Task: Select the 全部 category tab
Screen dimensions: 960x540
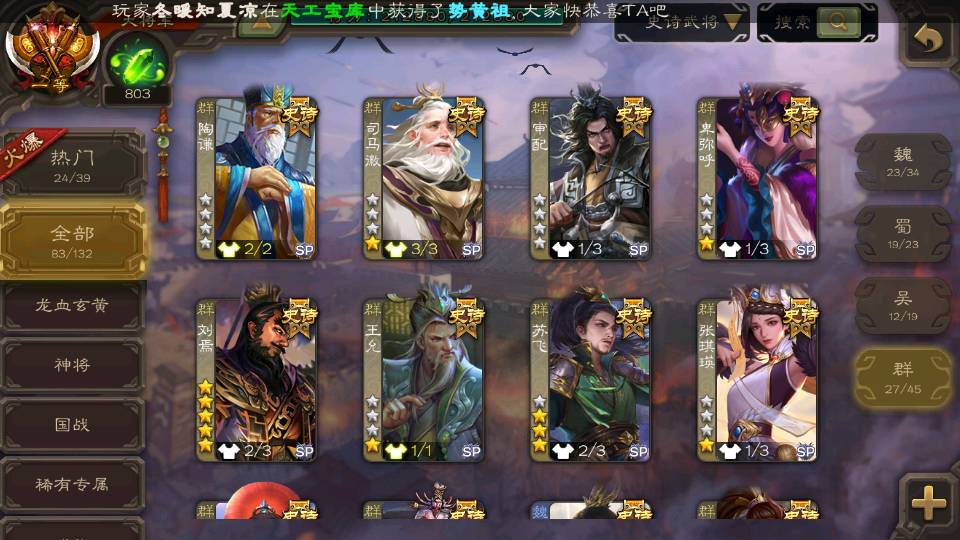Action: 72,240
